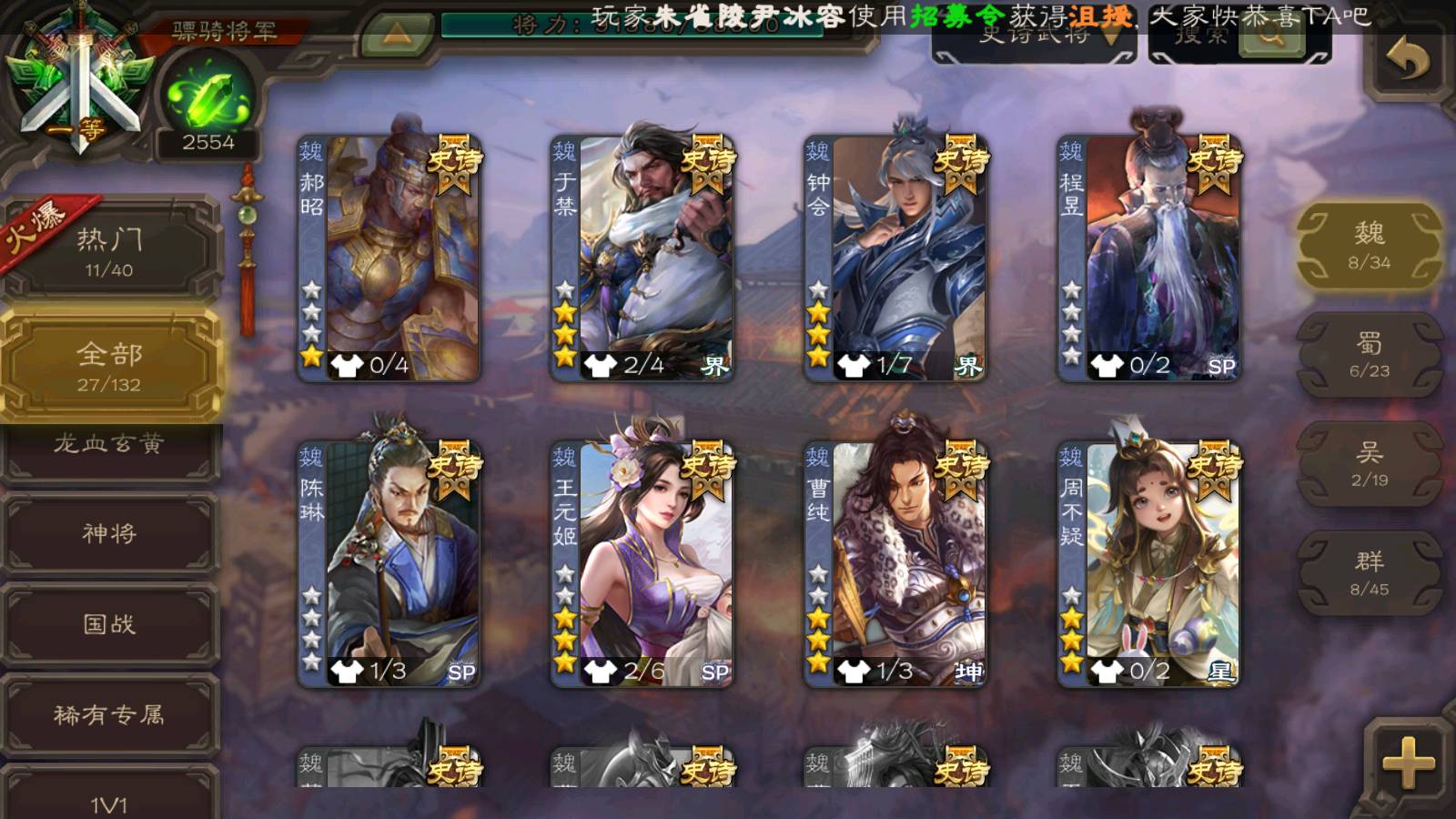Filter heroes by 魏 faction
The height and width of the screenshot is (819, 1456).
click(1369, 246)
